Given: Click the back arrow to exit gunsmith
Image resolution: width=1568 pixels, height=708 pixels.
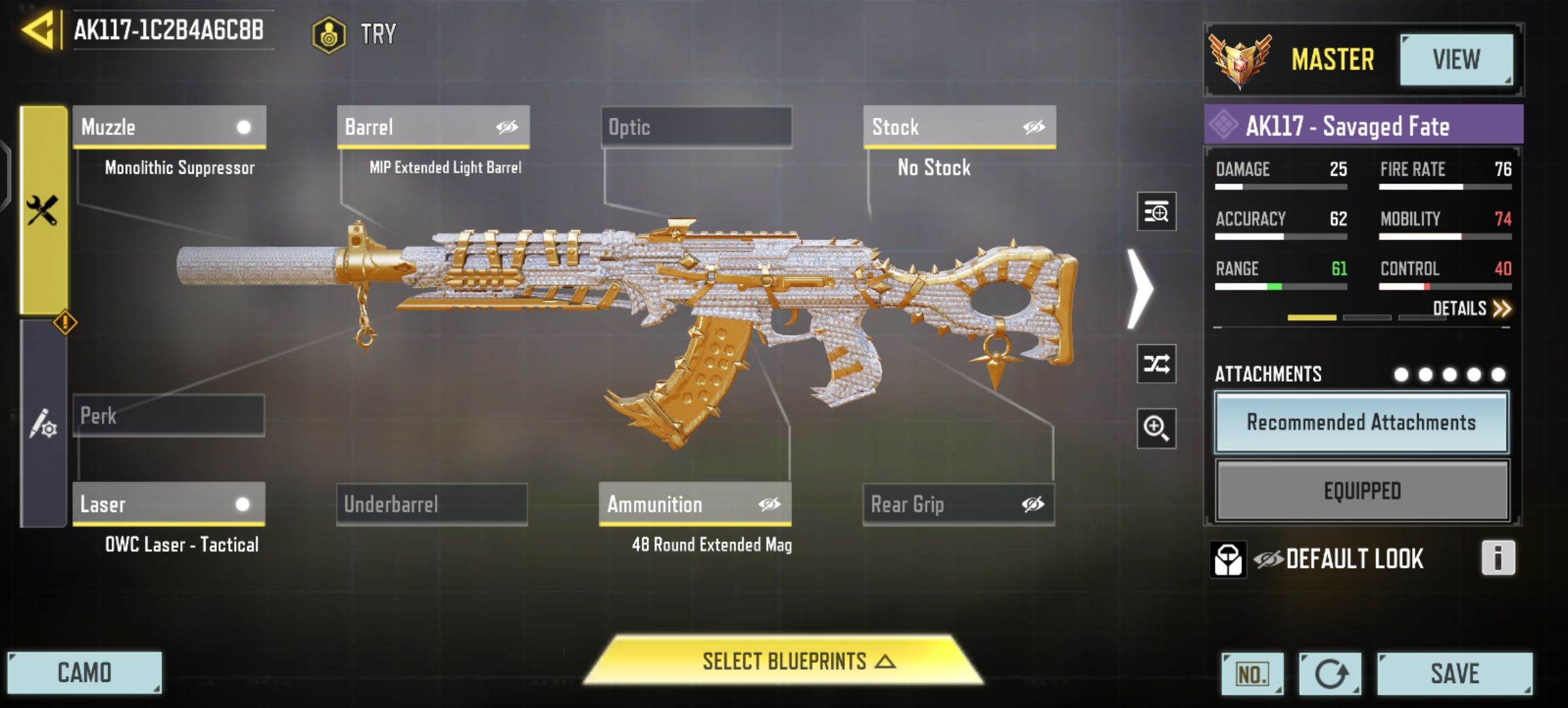Looking at the screenshot, I should click(x=38, y=29).
